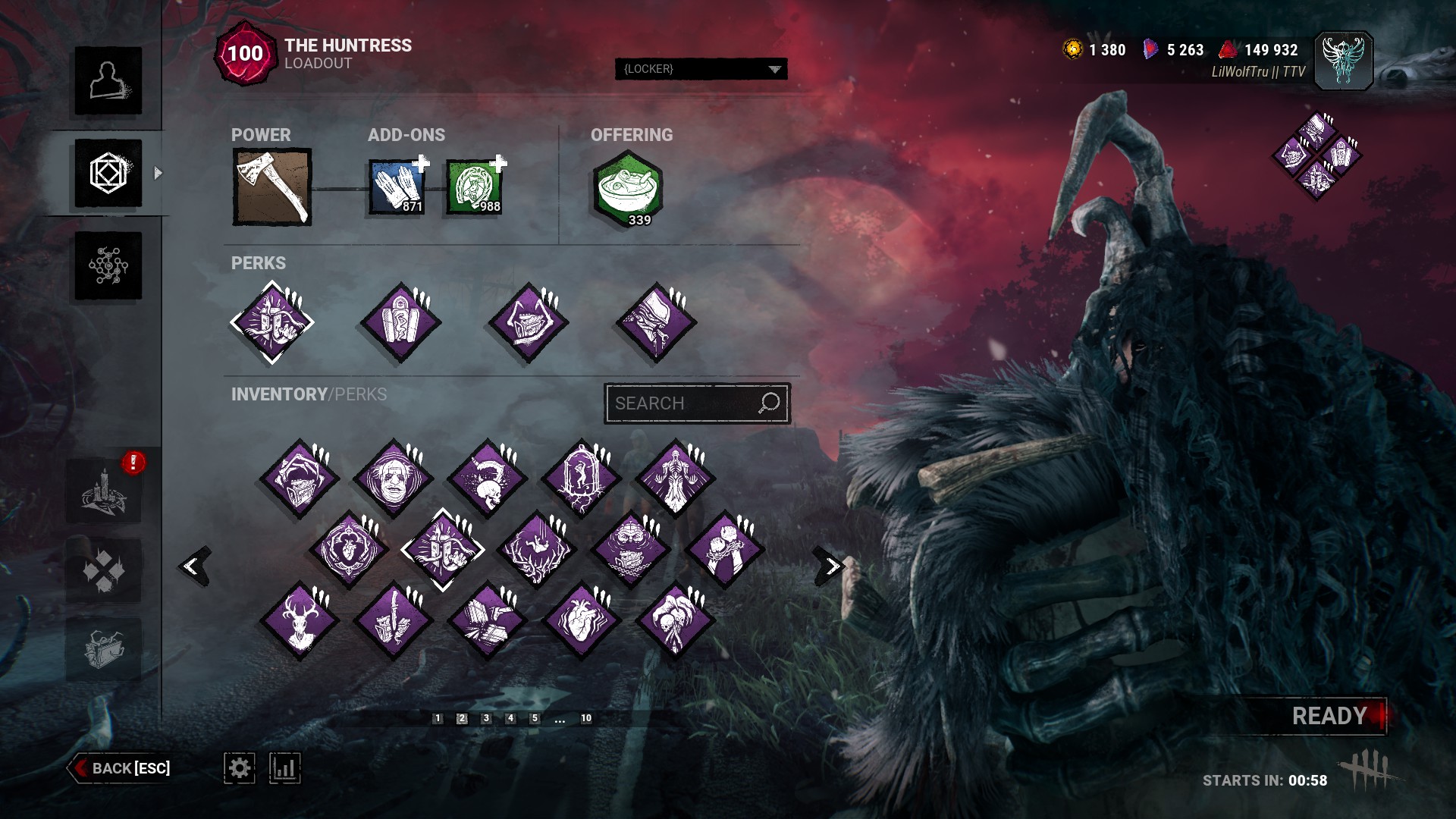The height and width of the screenshot is (819, 1456).
Task: Jump to inventory page 10
Action: [x=586, y=718]
